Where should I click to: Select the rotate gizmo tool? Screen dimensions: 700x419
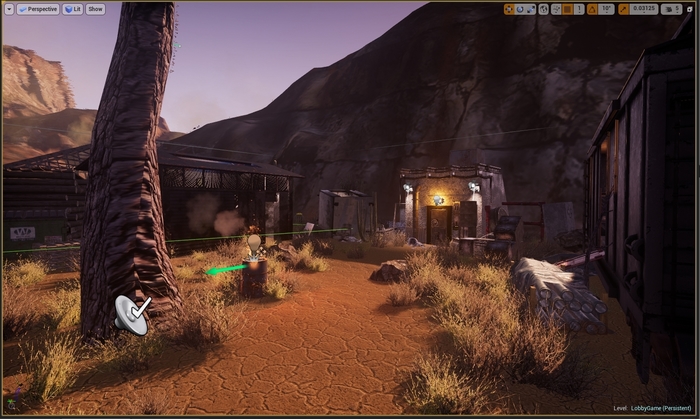(x=520, y=9)
